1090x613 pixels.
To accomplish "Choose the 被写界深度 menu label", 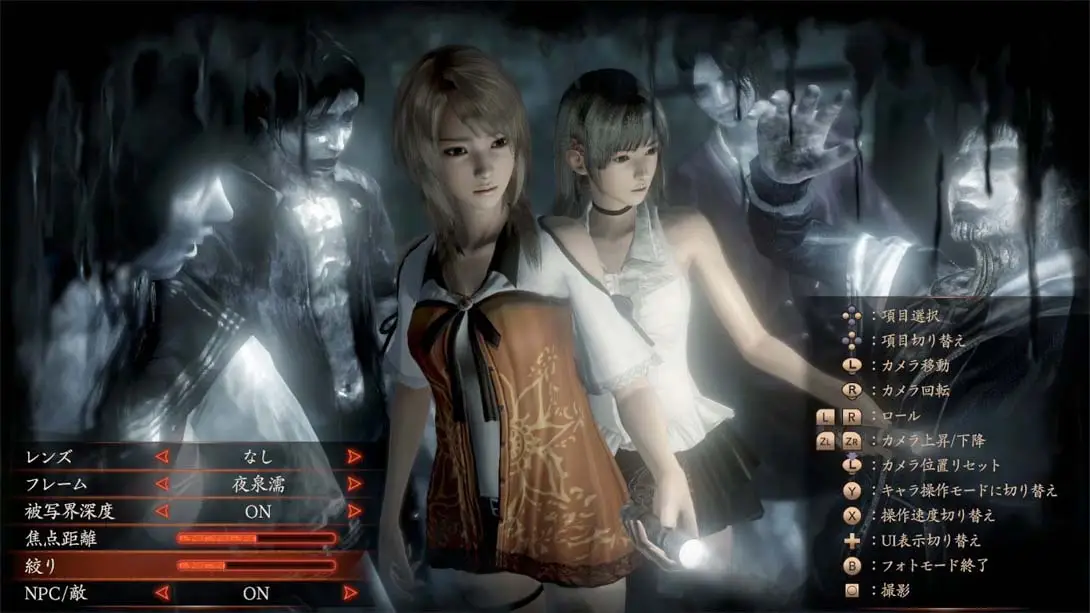I will [69, 511].
